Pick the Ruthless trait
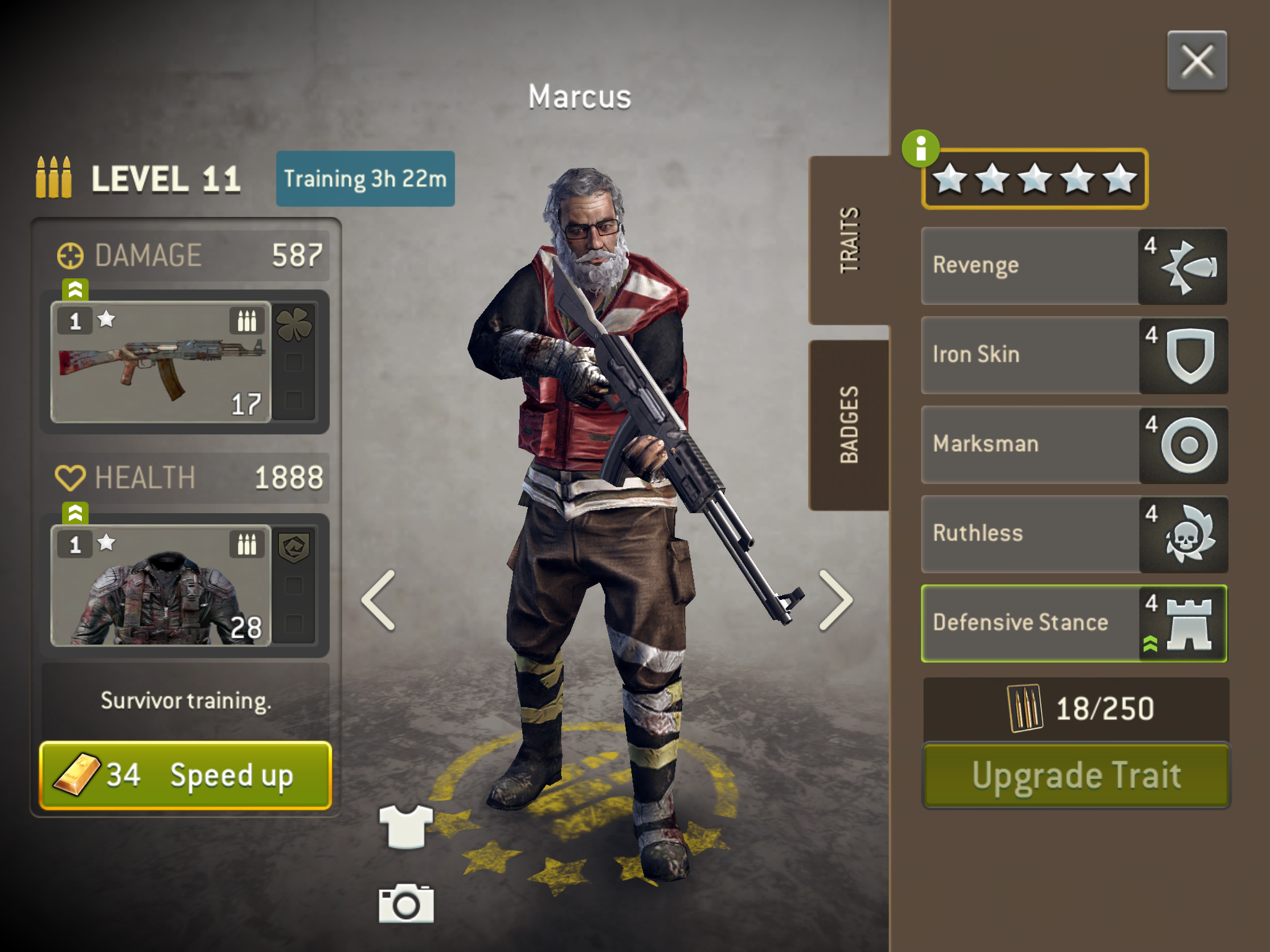Screen dimensions: 1270x952 [1073, 534]
